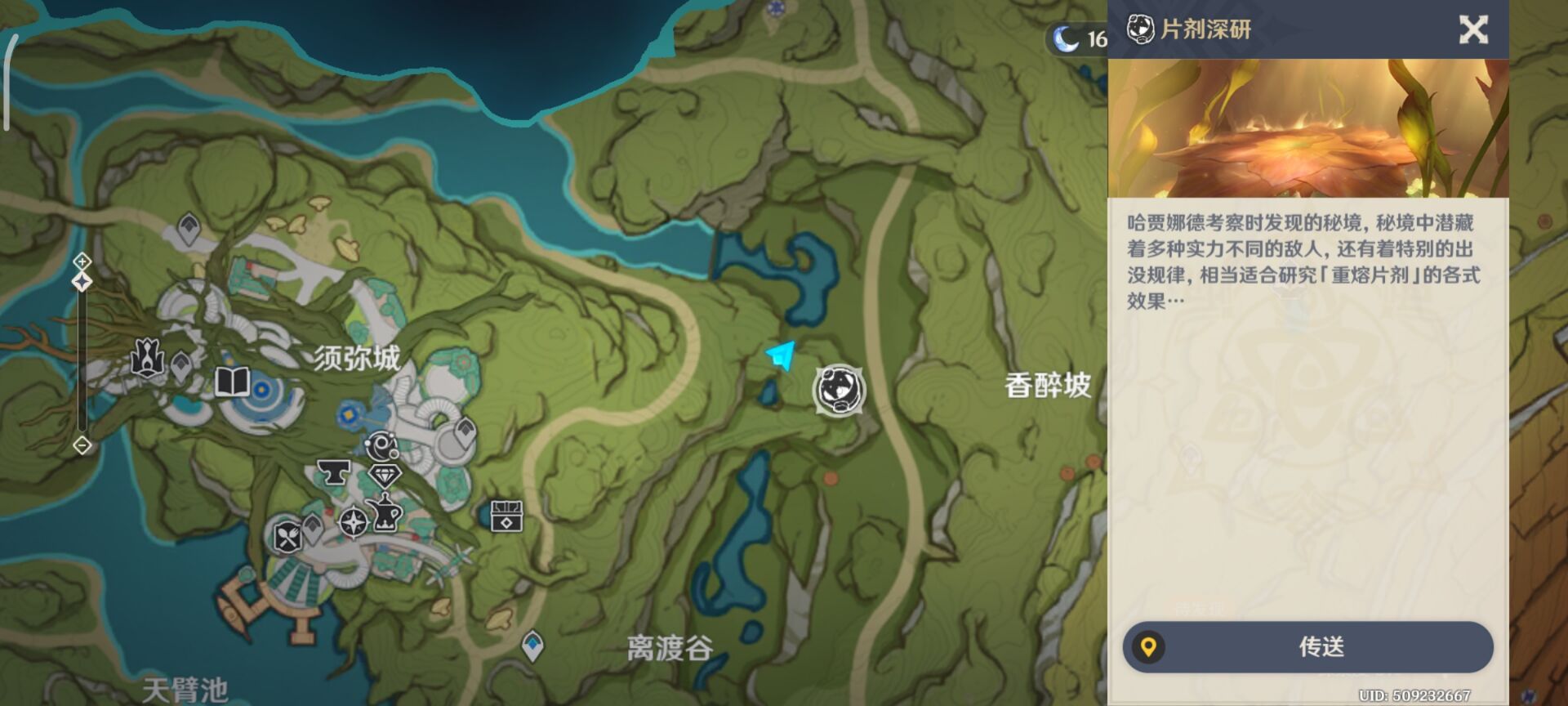Select the Adventurers' Guild compass marker
Viewport: 1568px width, 706px height.
[x=353, y=521]
